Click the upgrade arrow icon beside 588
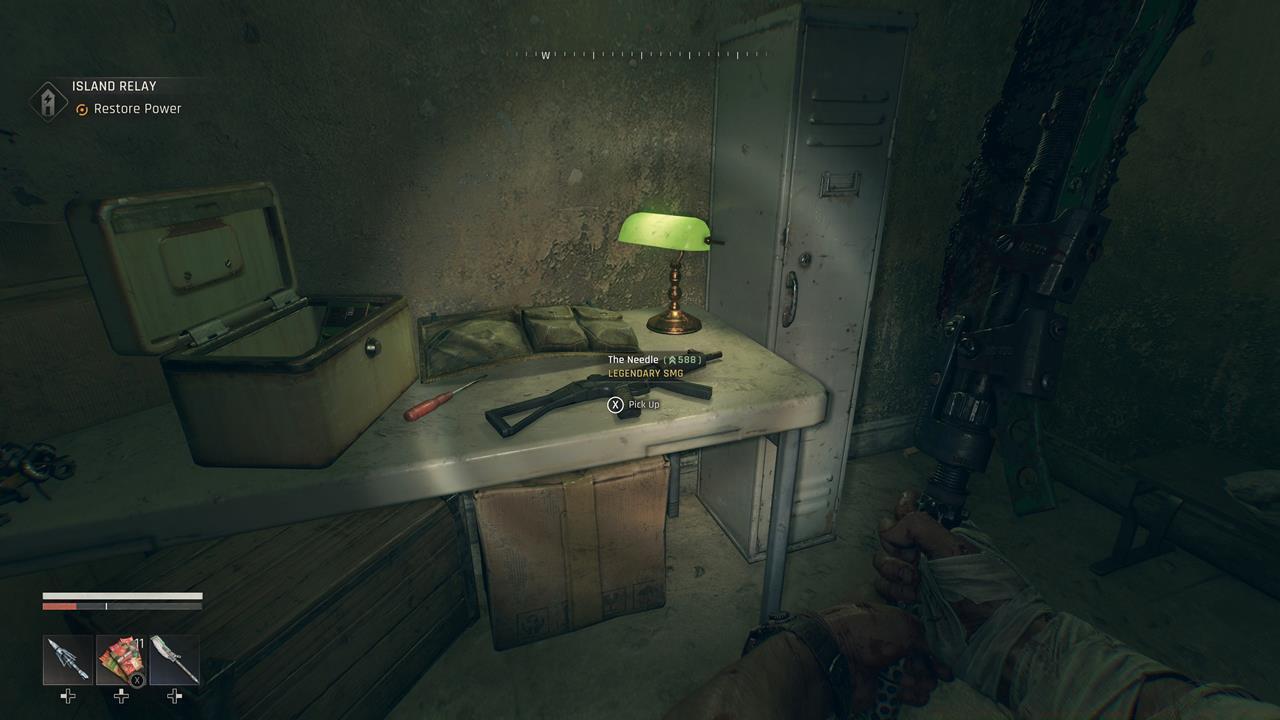This screenshot has width=1280, height=720. [x=674, y=358]
